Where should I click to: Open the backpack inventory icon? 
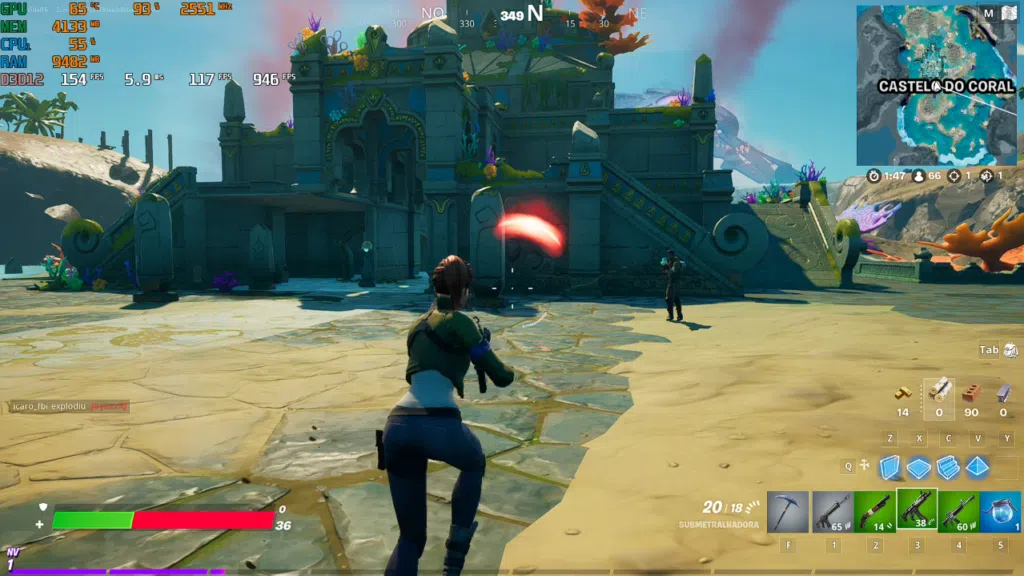tap(1010, 350)
